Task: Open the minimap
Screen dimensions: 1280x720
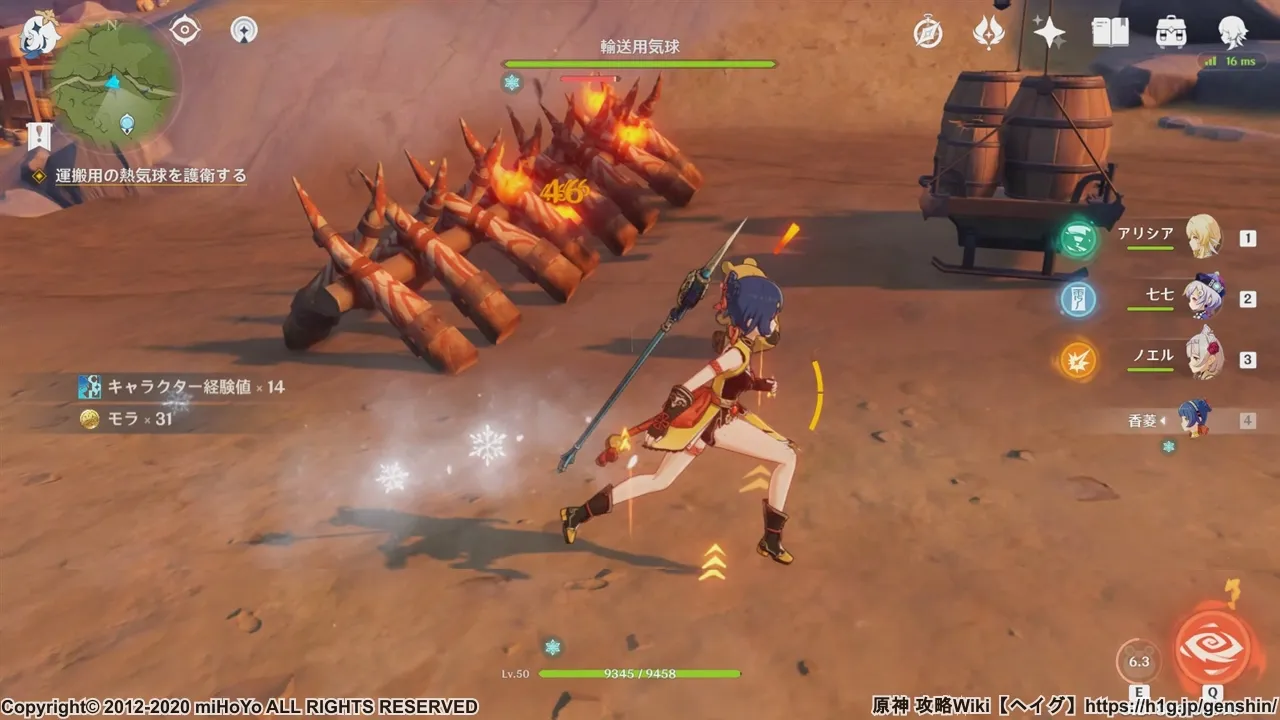Action: tap(114, 85)
